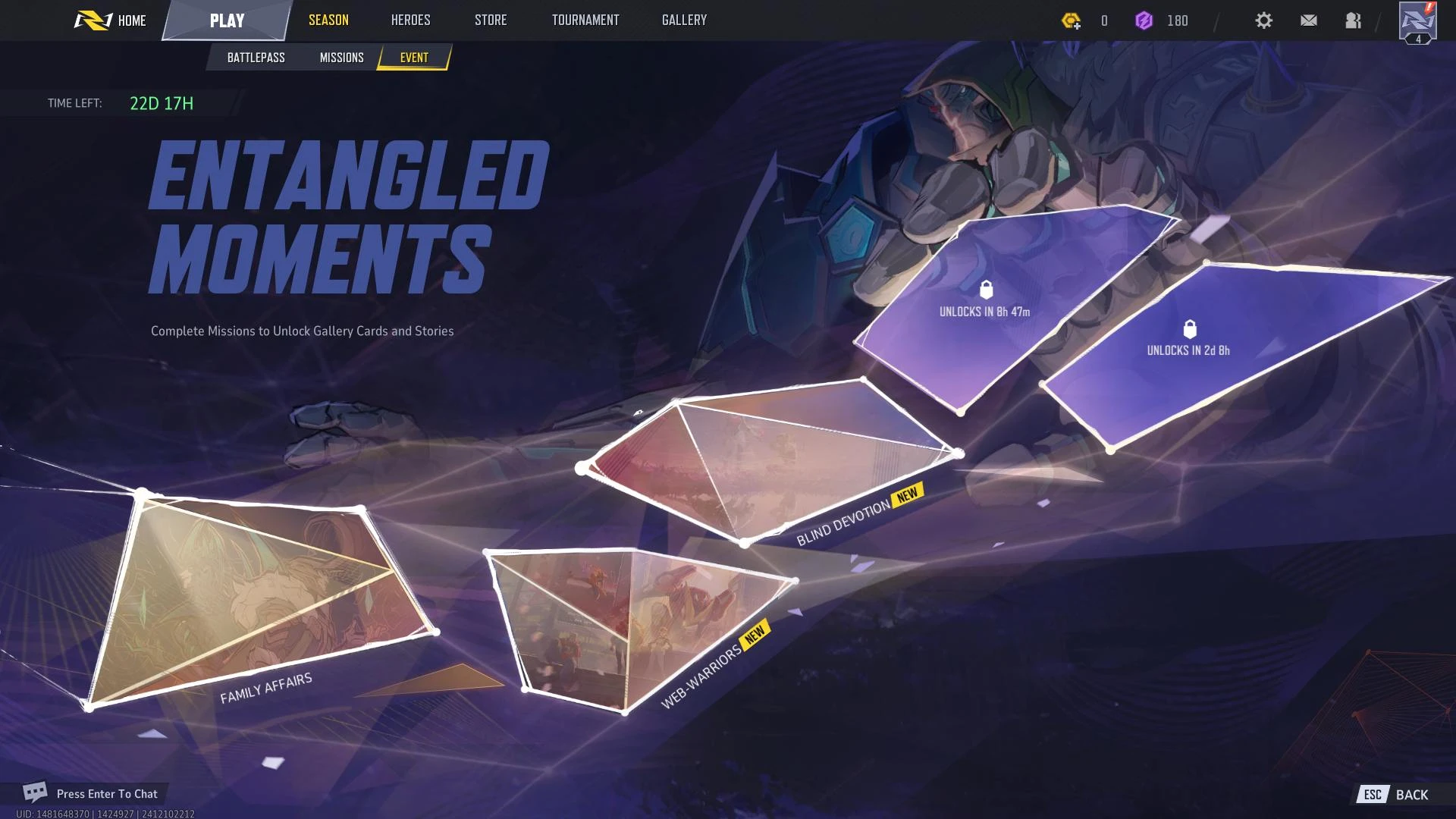This screenshot has height=819, width=1456.
Task: Switch to the Missions tab
Action: [x=341, y=58]
